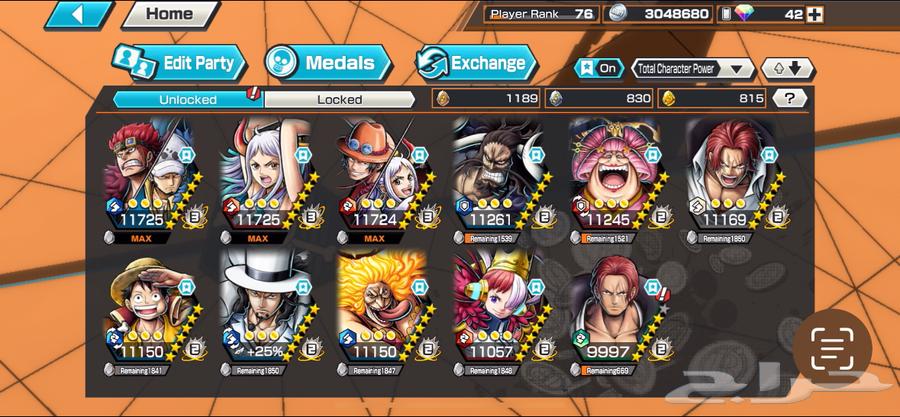Go back with the arrow button
Viewport: 900px width, 417px height.
pyautogui.click(x=78, y=14)
